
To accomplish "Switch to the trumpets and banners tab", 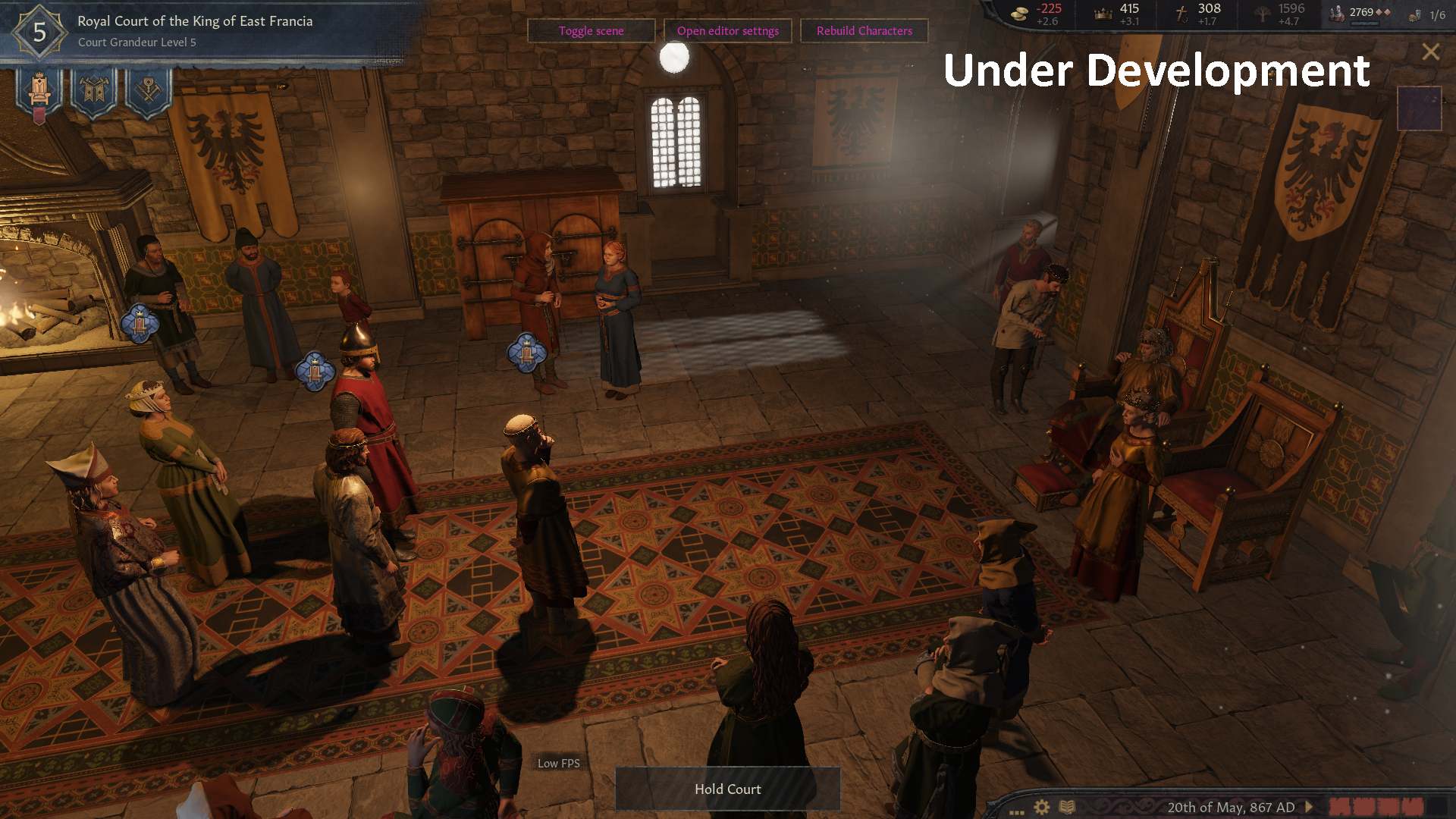I will pyautogui.click(x=94, y=93).
